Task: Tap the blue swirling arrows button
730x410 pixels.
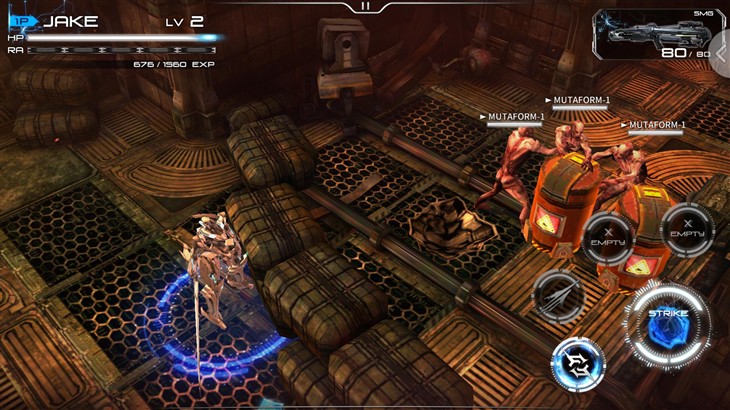Action: tap(578, 364)
